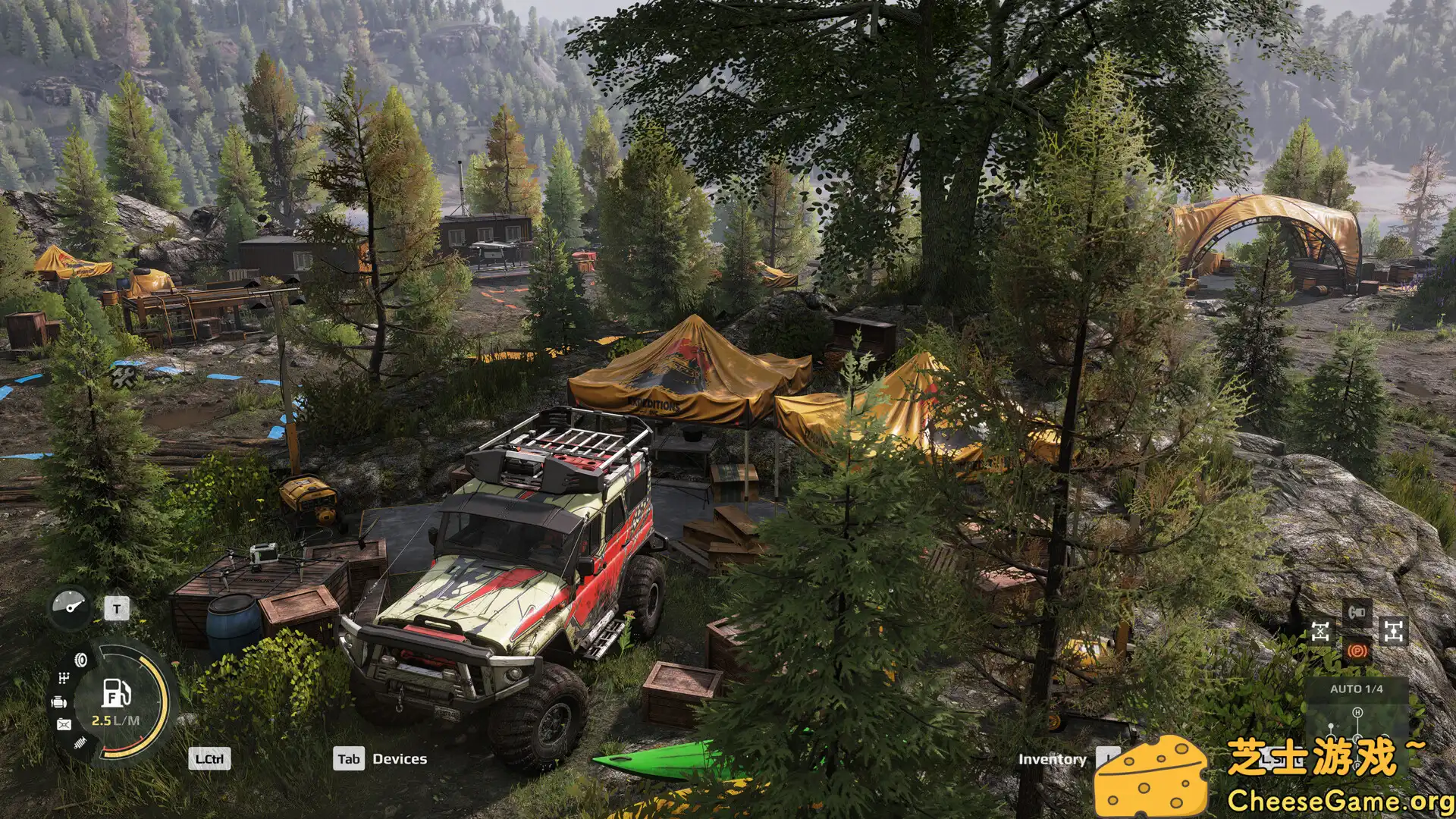This screenshot has height=819, width=1456.
Task: Select the suspension status icon
Action: click(80, 742)
